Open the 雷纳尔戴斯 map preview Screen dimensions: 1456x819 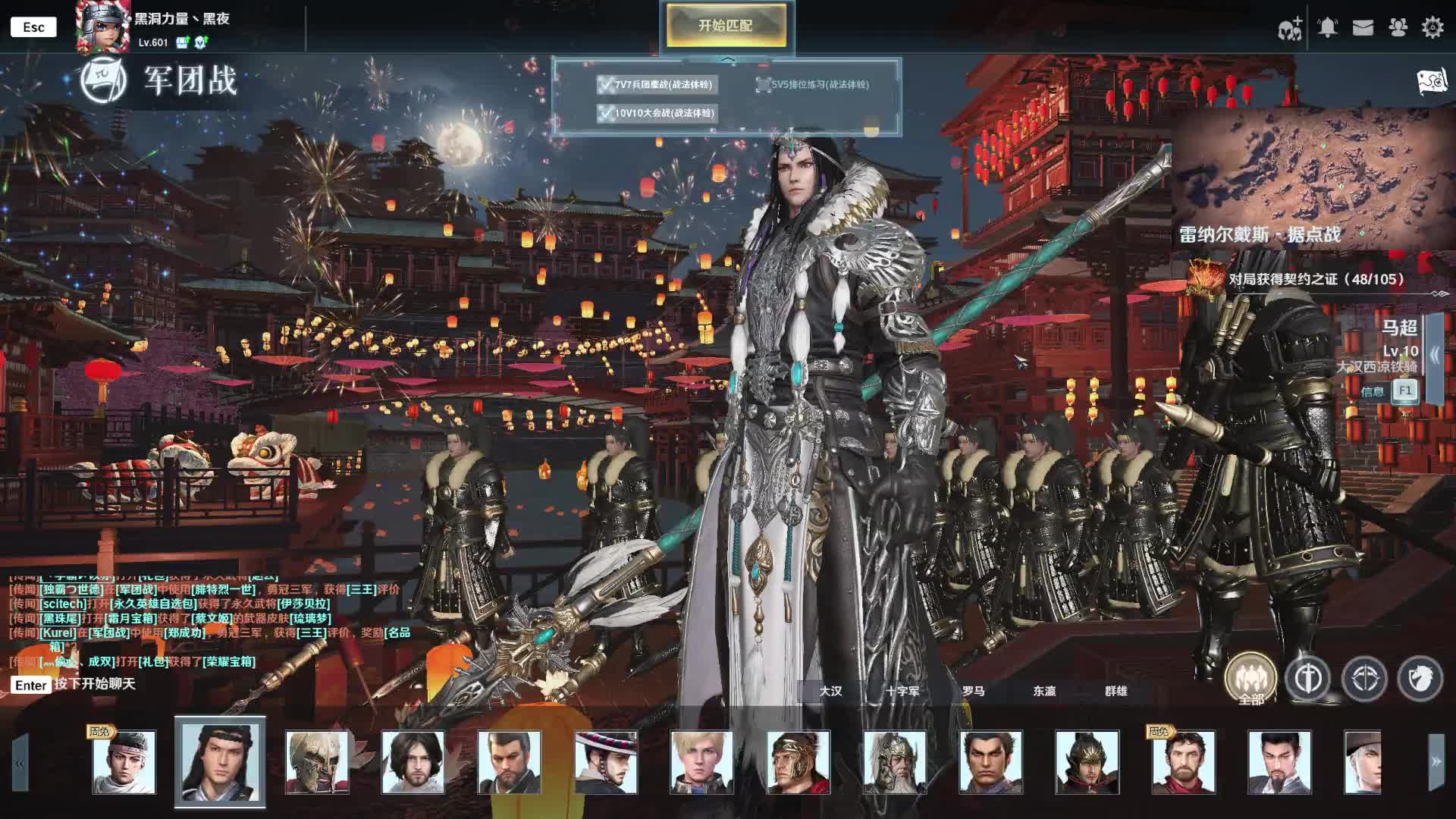(1312, 178)
